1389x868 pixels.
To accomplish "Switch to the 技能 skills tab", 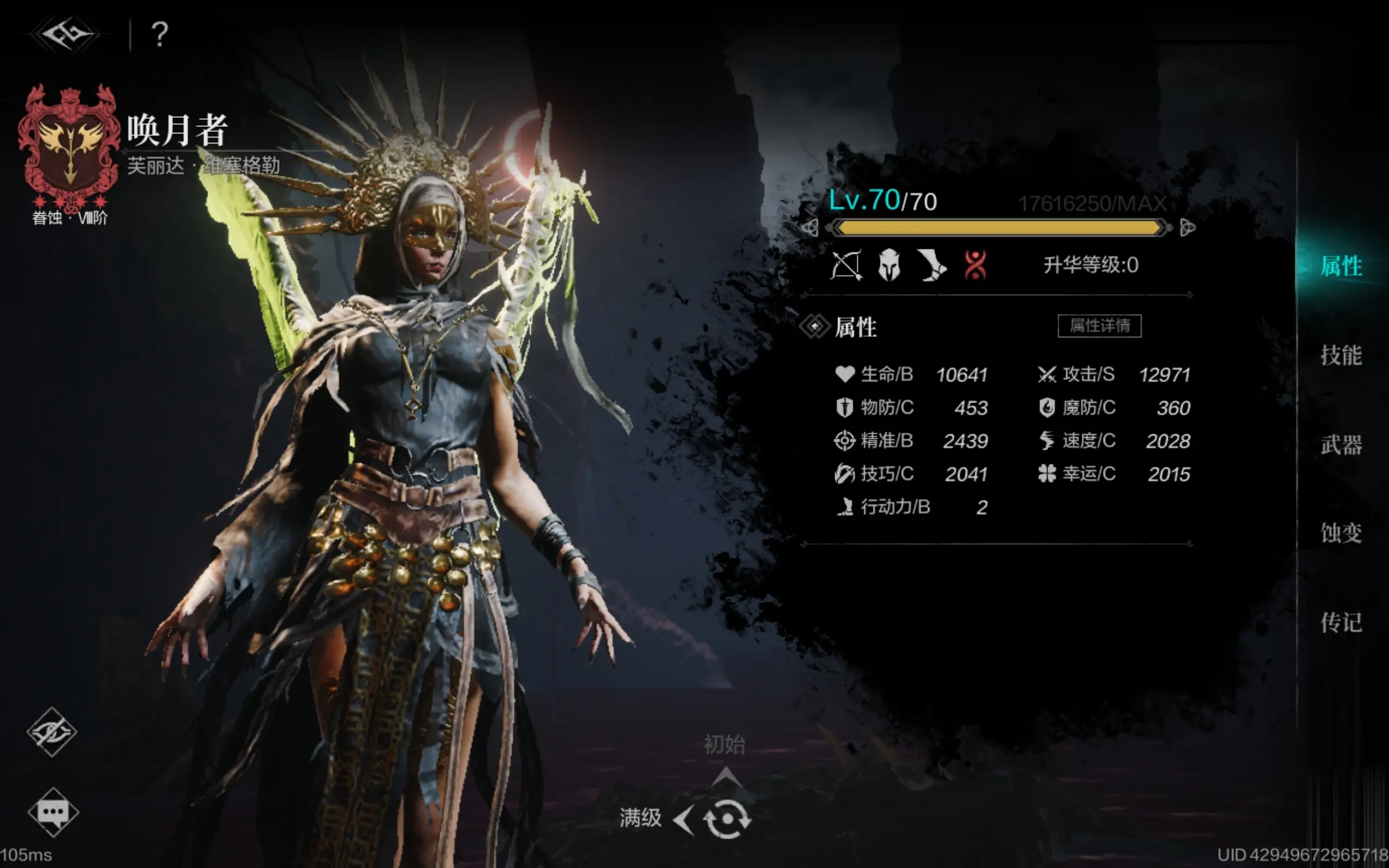I will [x=1341, y=355].
